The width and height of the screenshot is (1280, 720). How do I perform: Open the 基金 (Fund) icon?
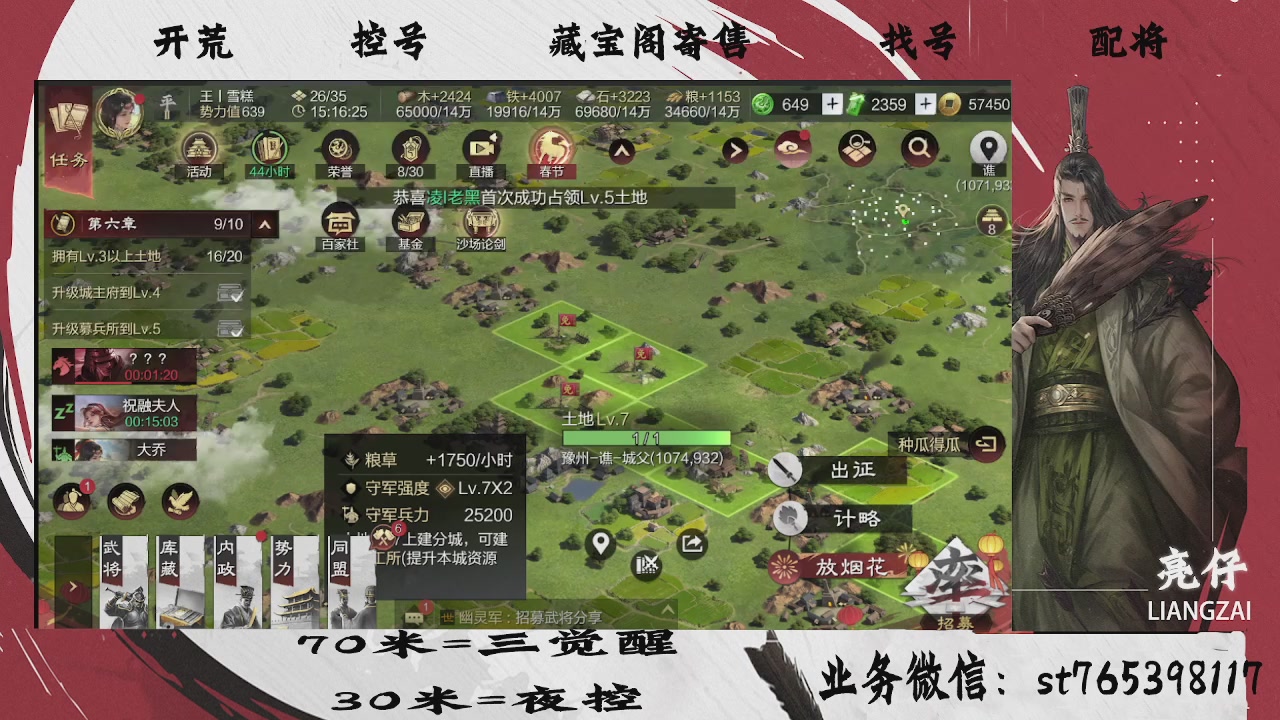coord(410,222)
